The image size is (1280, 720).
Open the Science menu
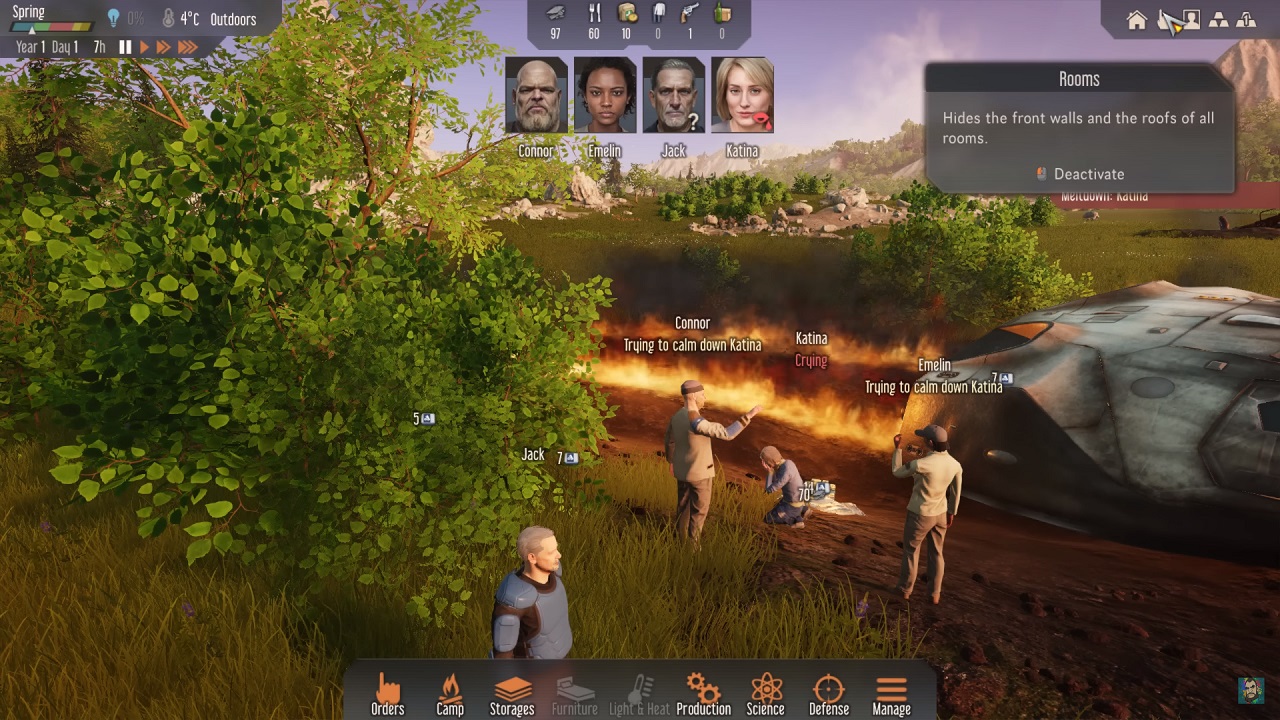765,694
